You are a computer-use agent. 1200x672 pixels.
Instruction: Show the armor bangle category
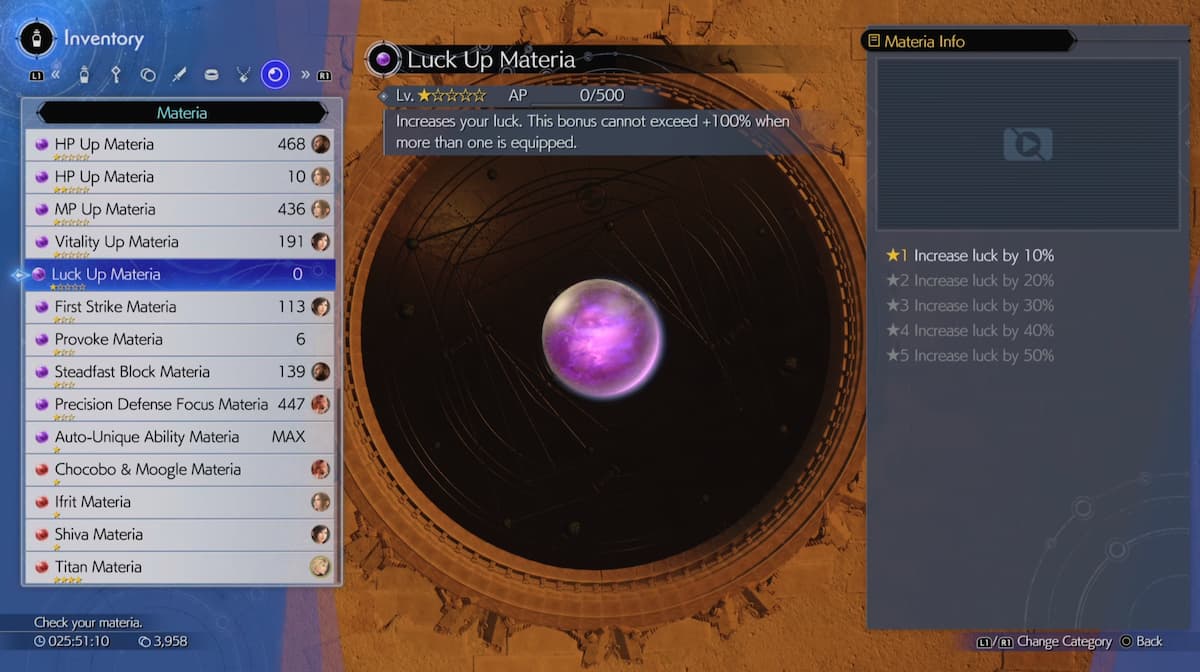[x=211, y=74]
